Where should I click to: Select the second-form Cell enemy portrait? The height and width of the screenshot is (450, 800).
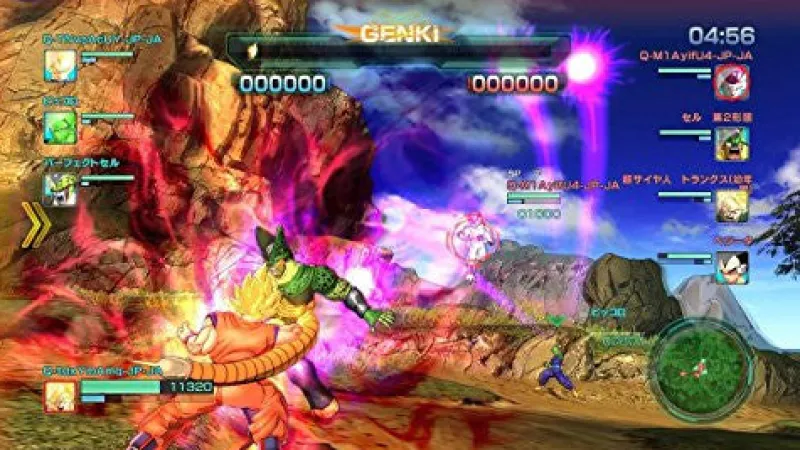[731, 143]
